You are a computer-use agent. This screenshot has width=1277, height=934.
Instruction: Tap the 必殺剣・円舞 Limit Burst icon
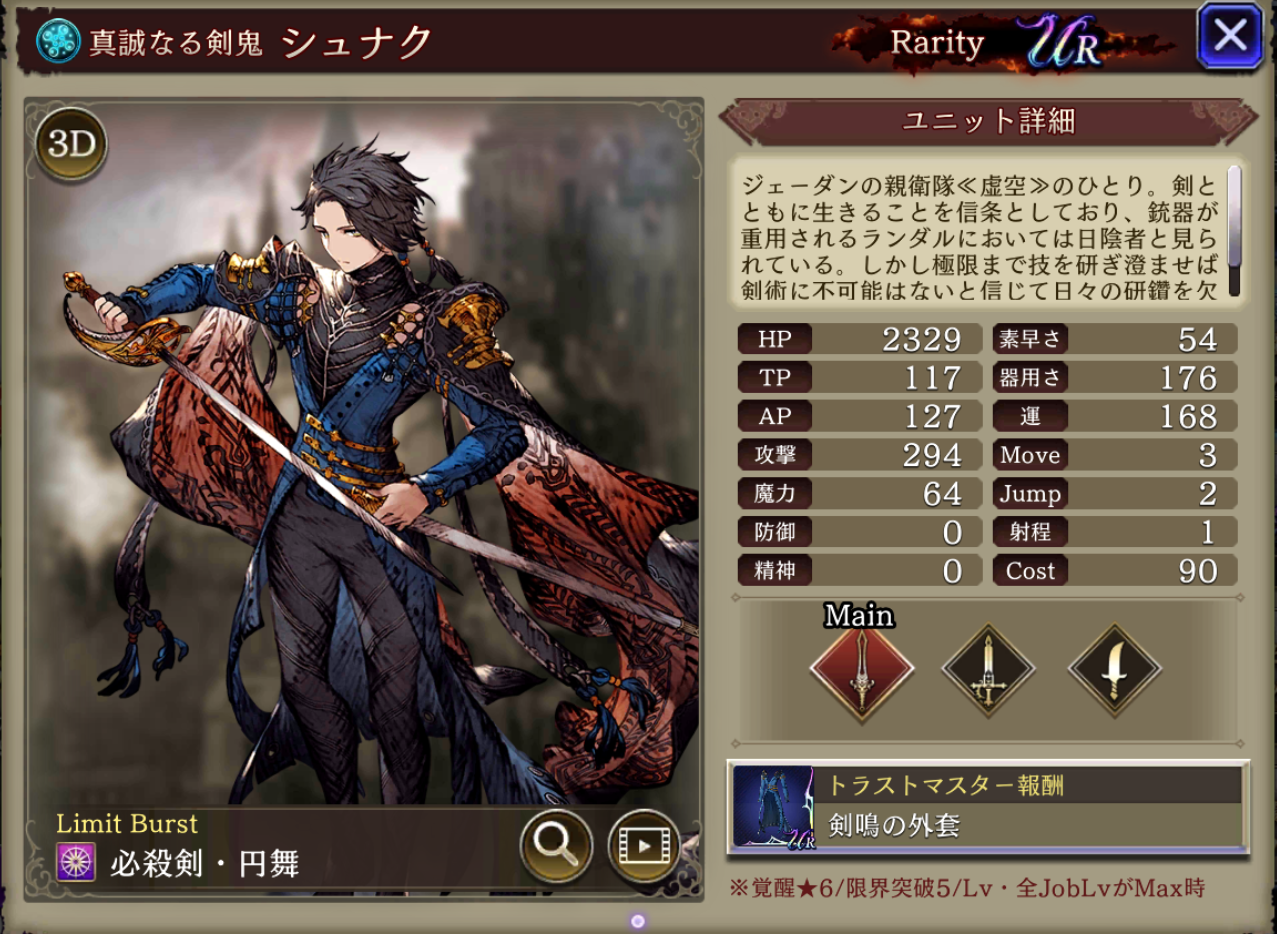tap(76, 861)
